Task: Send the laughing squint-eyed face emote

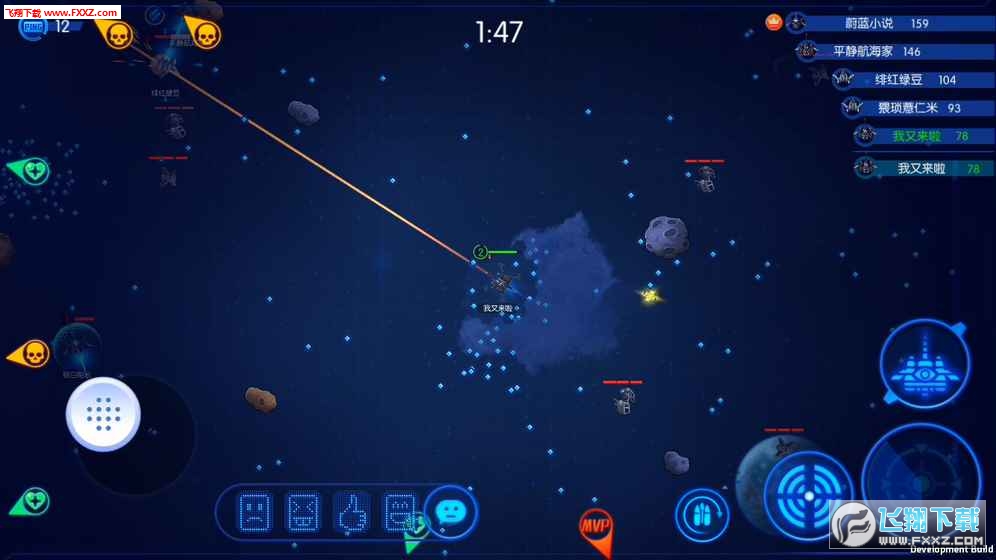Action: (x=302, y=512)
